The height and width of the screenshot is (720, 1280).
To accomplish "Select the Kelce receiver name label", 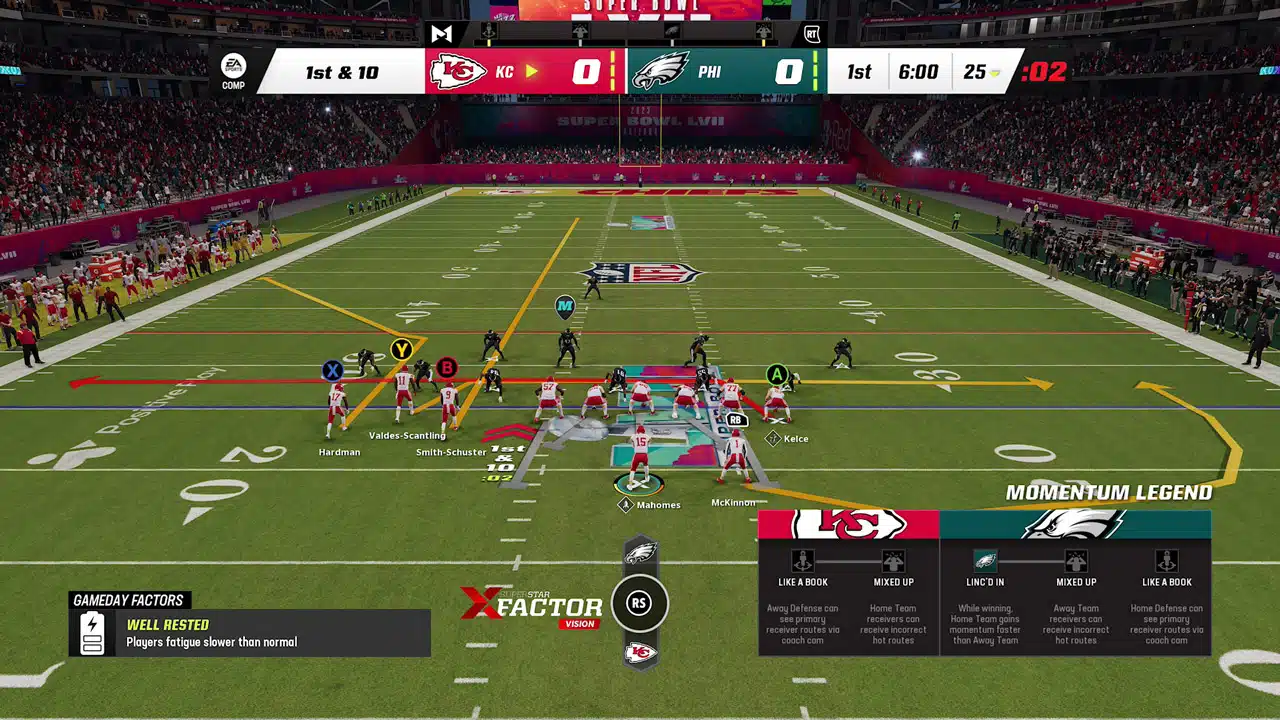I will coord(795,439).
